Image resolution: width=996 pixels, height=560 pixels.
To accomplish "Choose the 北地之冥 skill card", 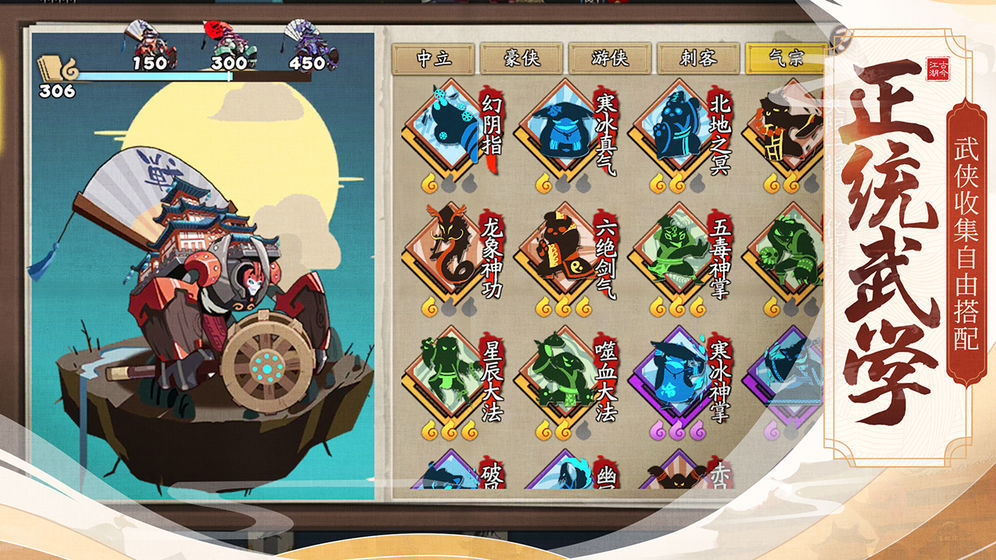I will click(673, 130).
